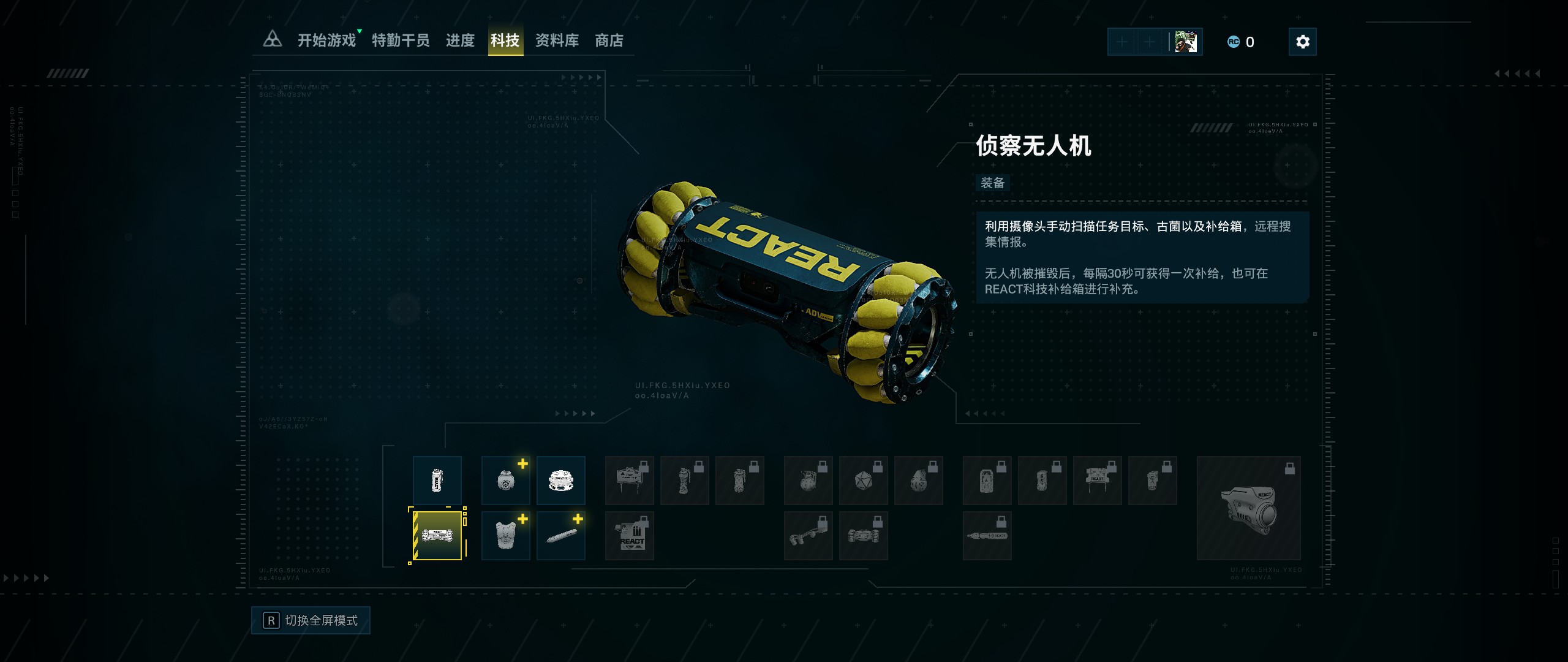Select the locked wheeled explosive vehicle slot
Image resolution: width=1568 pixels, height=662 pixels.
coord(863,536)
